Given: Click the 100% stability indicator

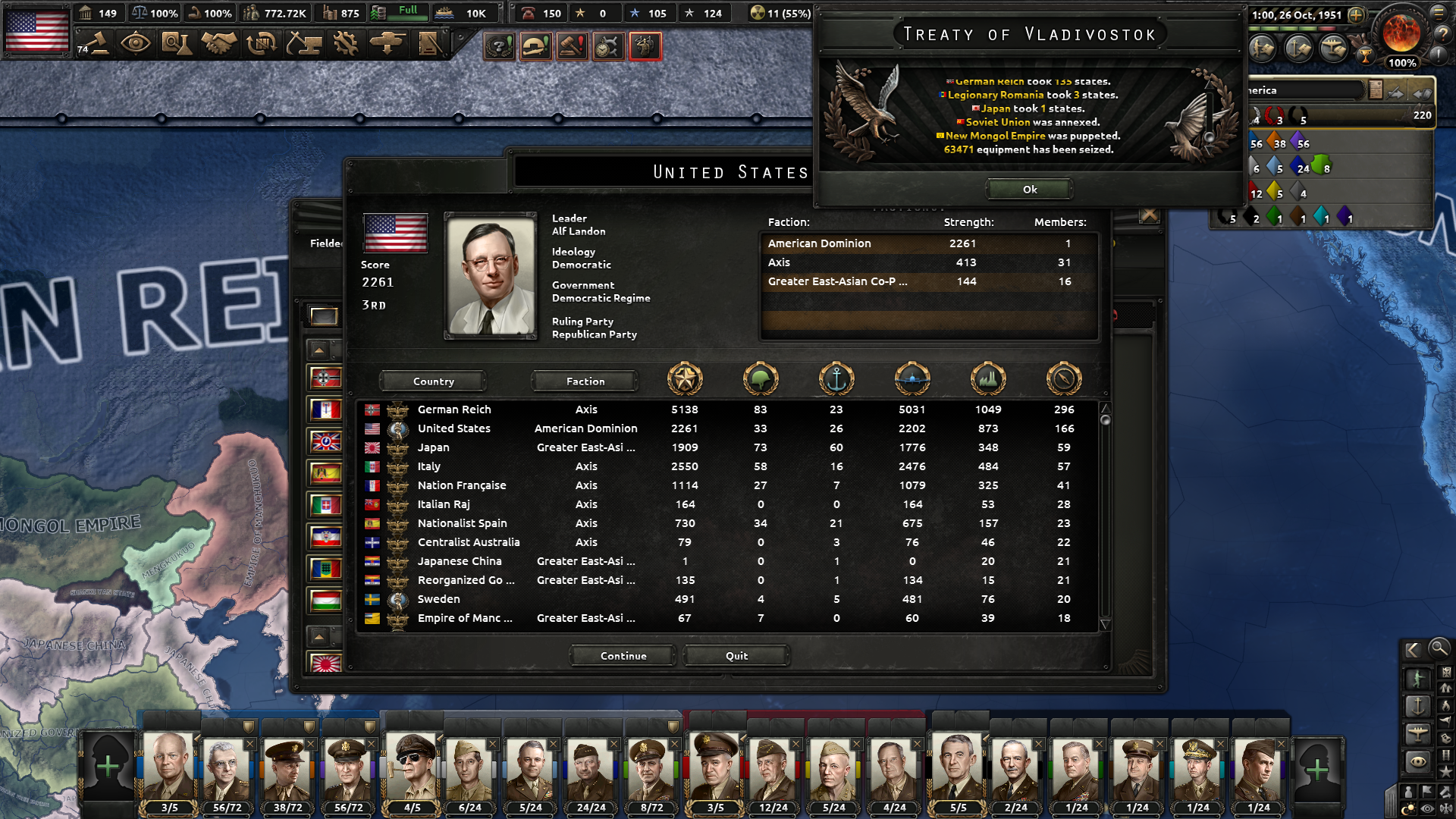Looking at the screenshot, I should point(156,13).
